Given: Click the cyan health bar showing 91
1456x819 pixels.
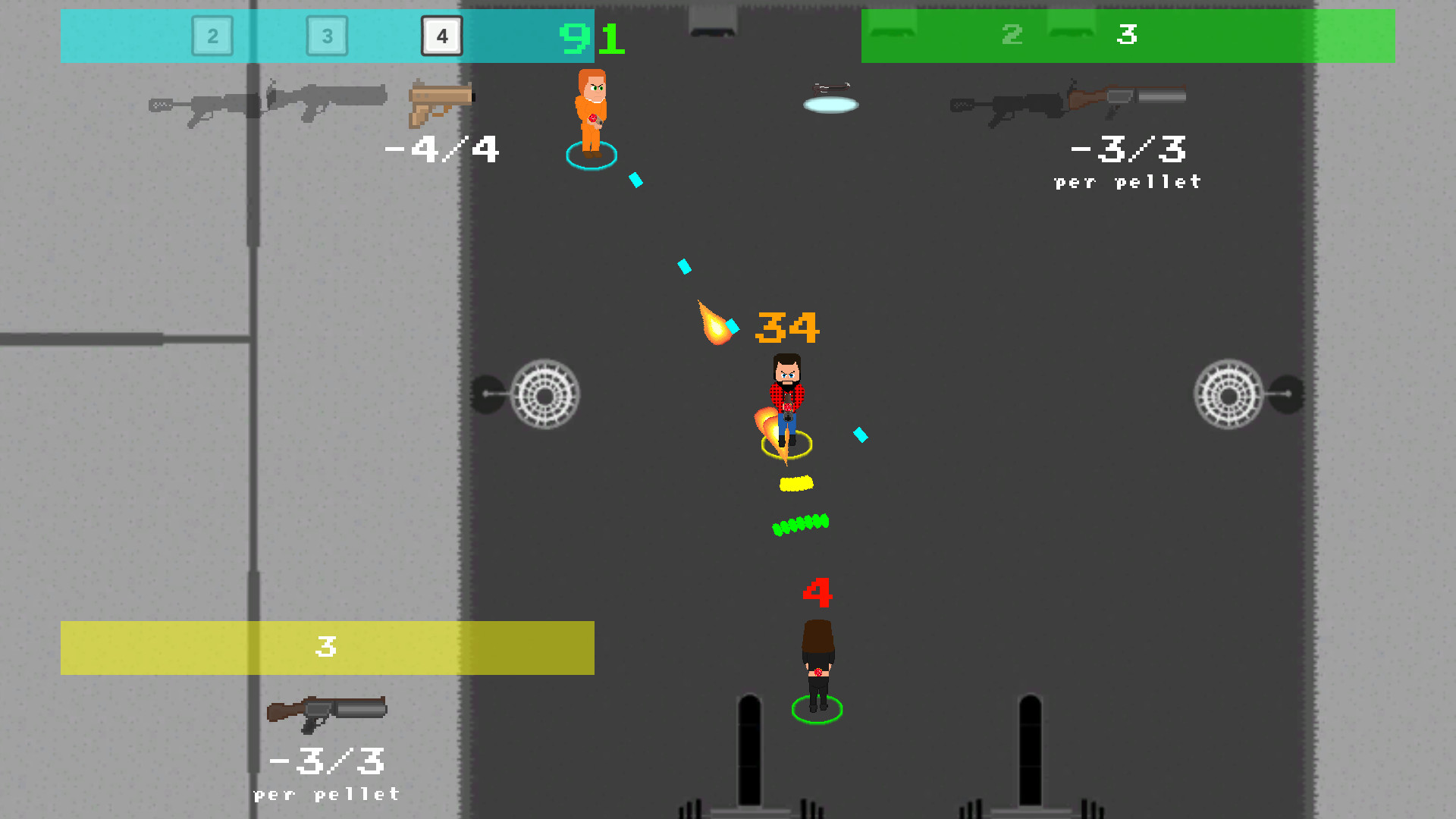Looking at the screenshot, I should pyautogui.click(x=591, y=38).
